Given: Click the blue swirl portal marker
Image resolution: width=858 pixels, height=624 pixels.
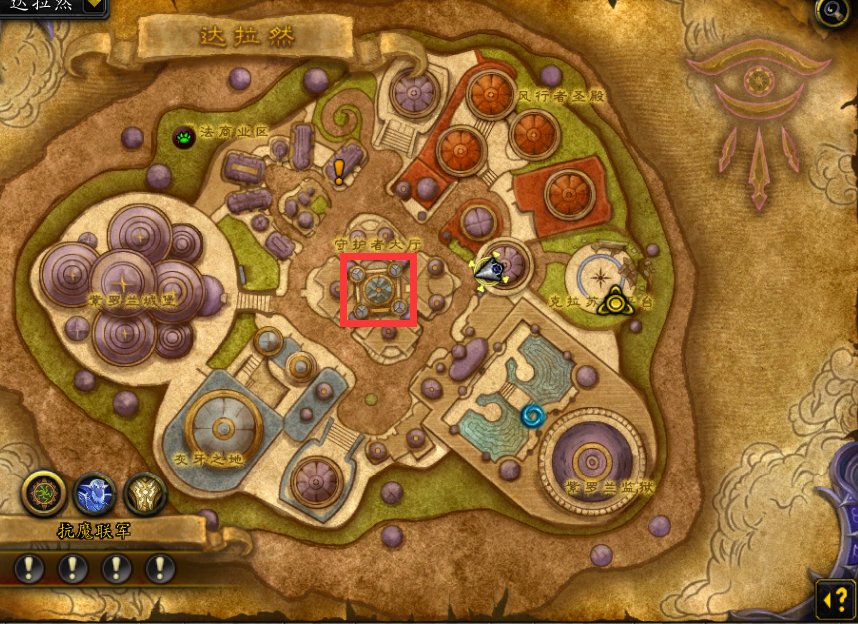Looking at the screenshot, I should tap(532, 414).
